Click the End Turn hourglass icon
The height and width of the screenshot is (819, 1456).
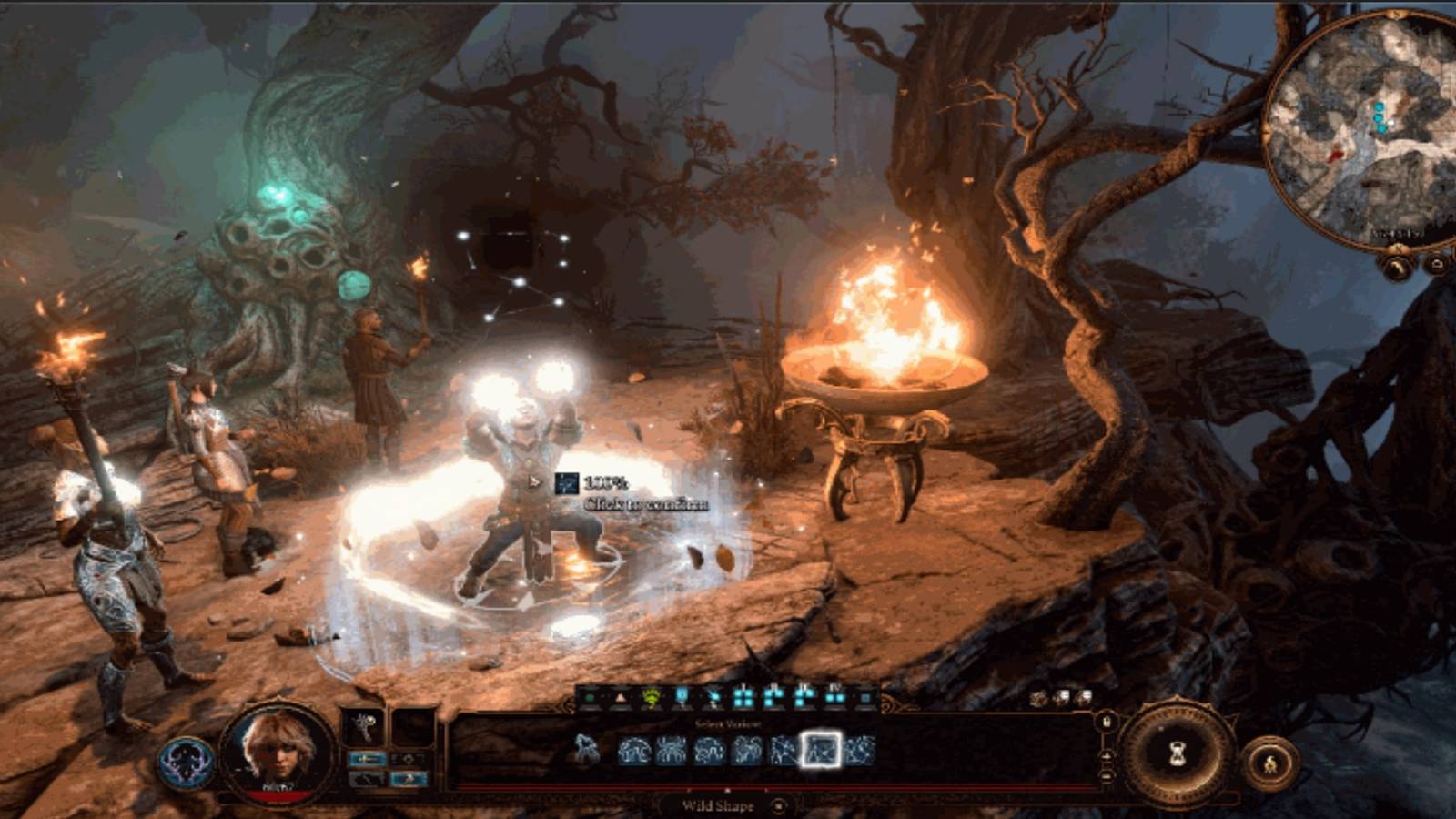[1177, 753]
